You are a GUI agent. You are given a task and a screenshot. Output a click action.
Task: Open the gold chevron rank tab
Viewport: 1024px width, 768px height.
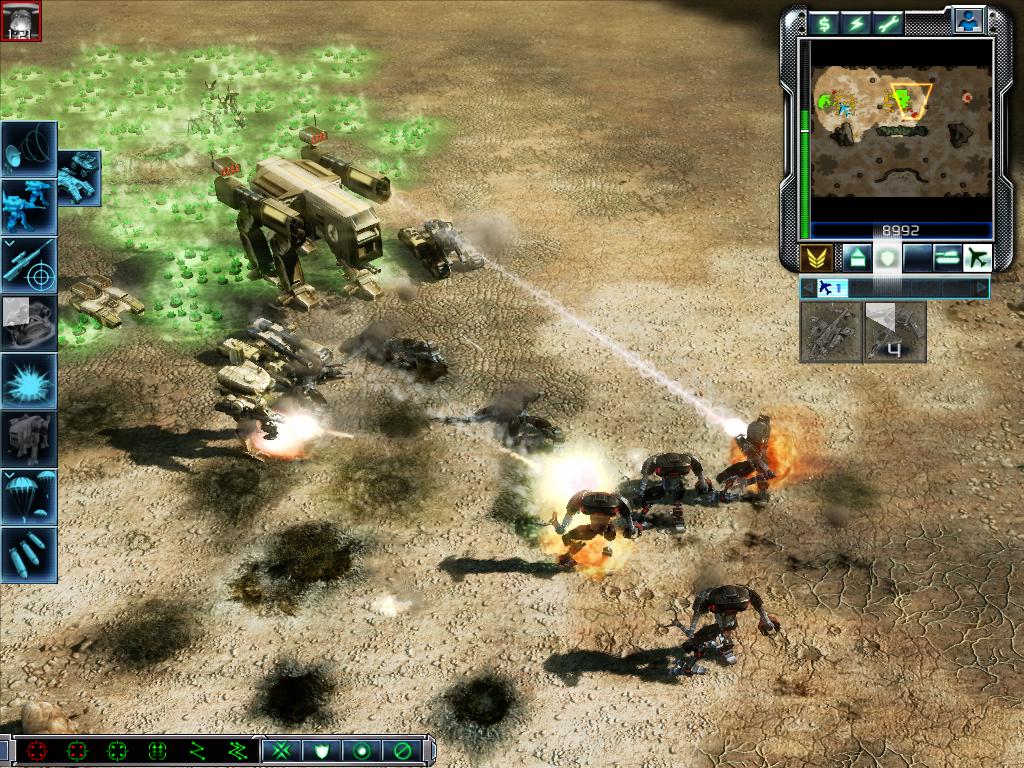[816, 258]
